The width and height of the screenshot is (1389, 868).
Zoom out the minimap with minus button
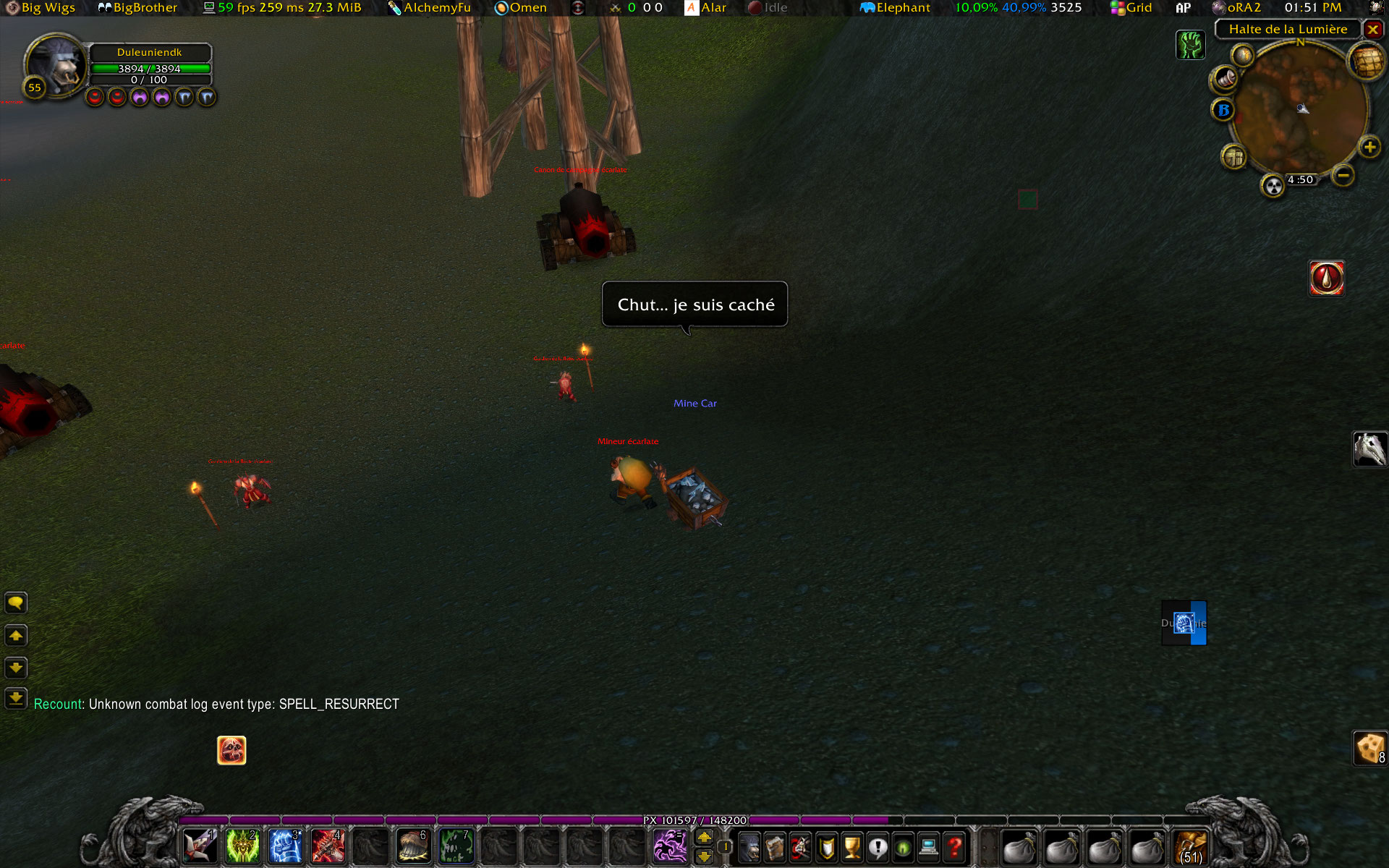pos(1343,175)
